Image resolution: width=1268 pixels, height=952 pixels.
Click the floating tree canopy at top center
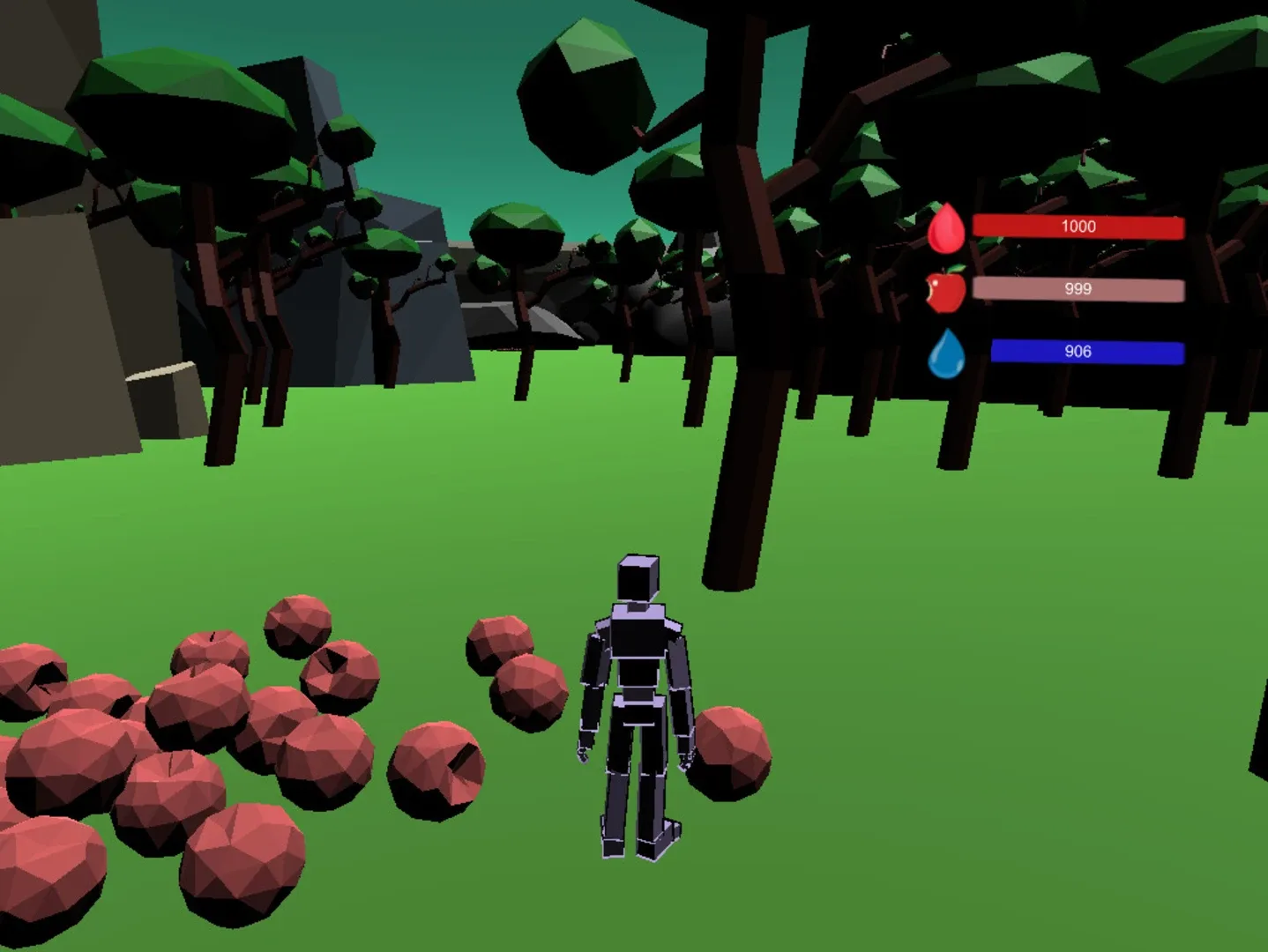click(582, 88)
